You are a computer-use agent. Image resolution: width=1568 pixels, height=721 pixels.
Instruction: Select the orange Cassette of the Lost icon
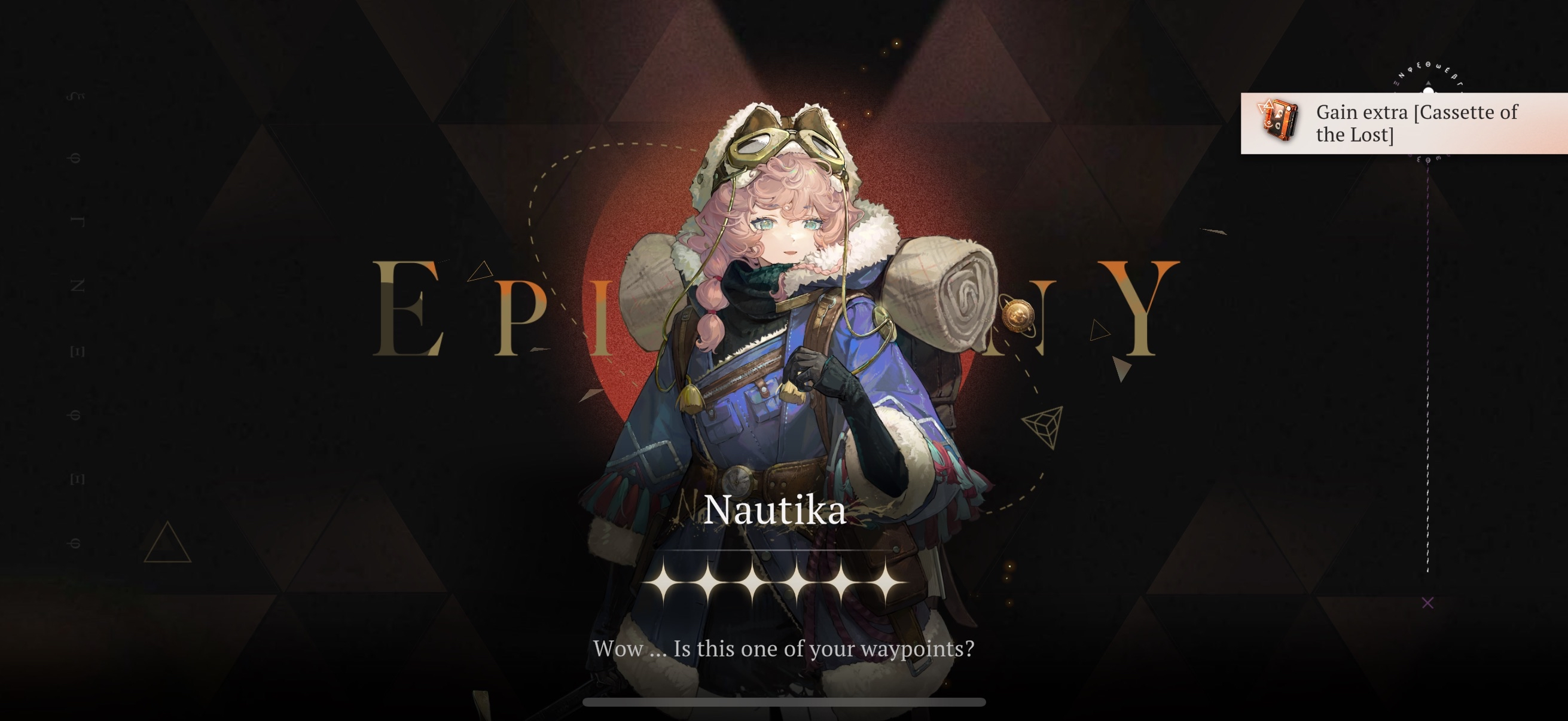[x=1279, y=121]
